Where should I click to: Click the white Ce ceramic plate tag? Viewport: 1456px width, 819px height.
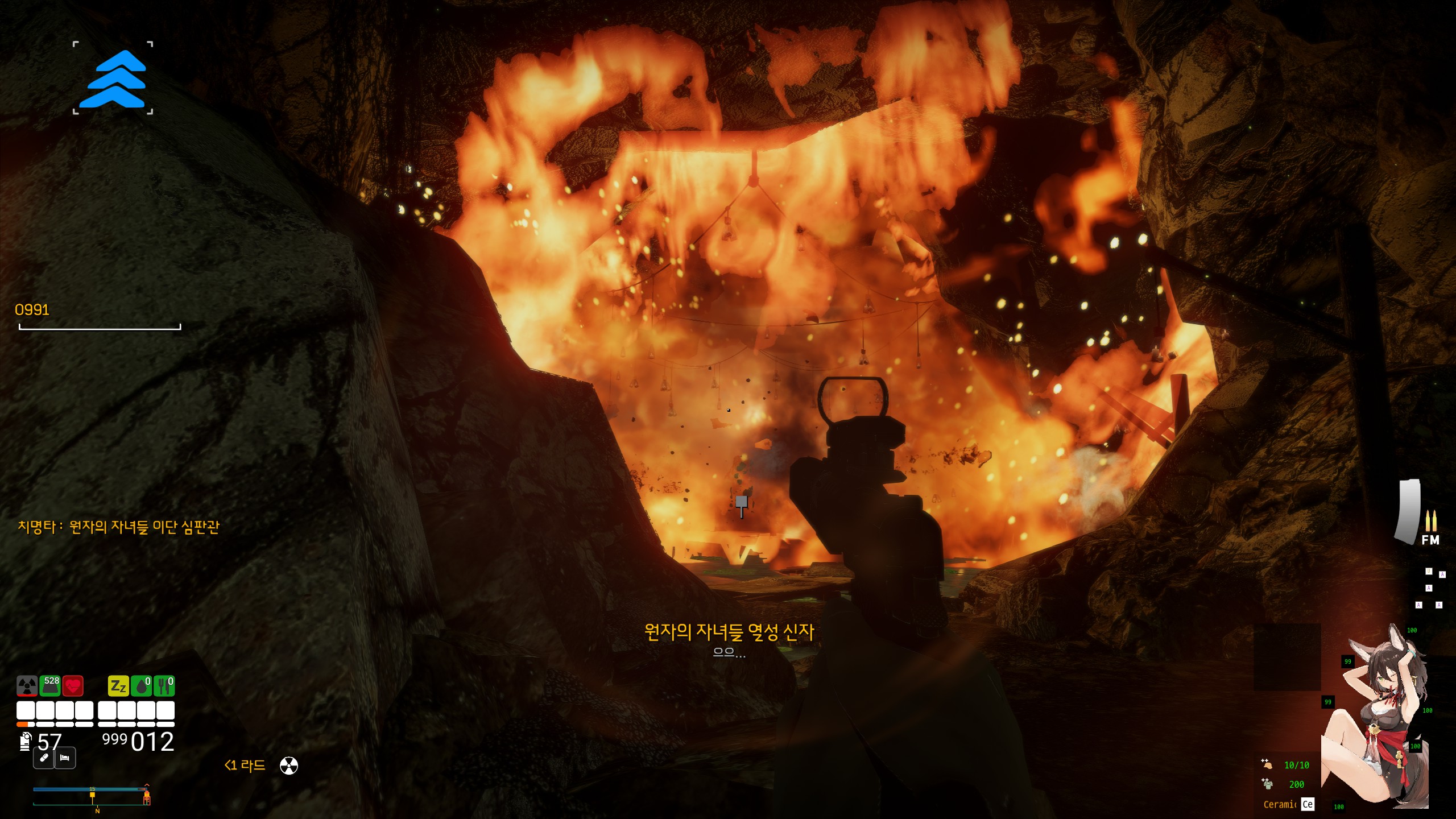[1308, 804]
